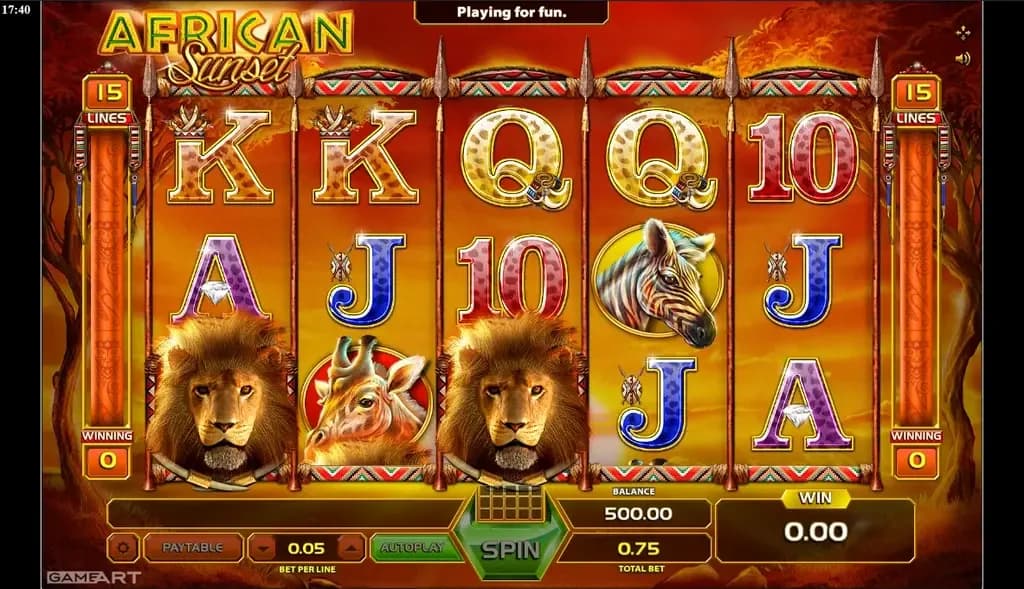The height and width of the screenshot is (589, 1024).
Task: Open the gear settings button
Action: tap(124, 548)
